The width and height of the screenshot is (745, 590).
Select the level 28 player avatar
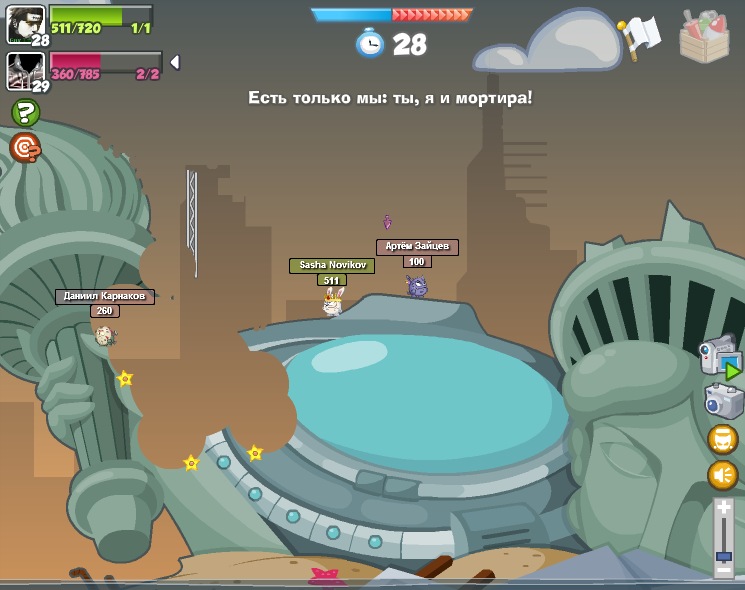25,23
